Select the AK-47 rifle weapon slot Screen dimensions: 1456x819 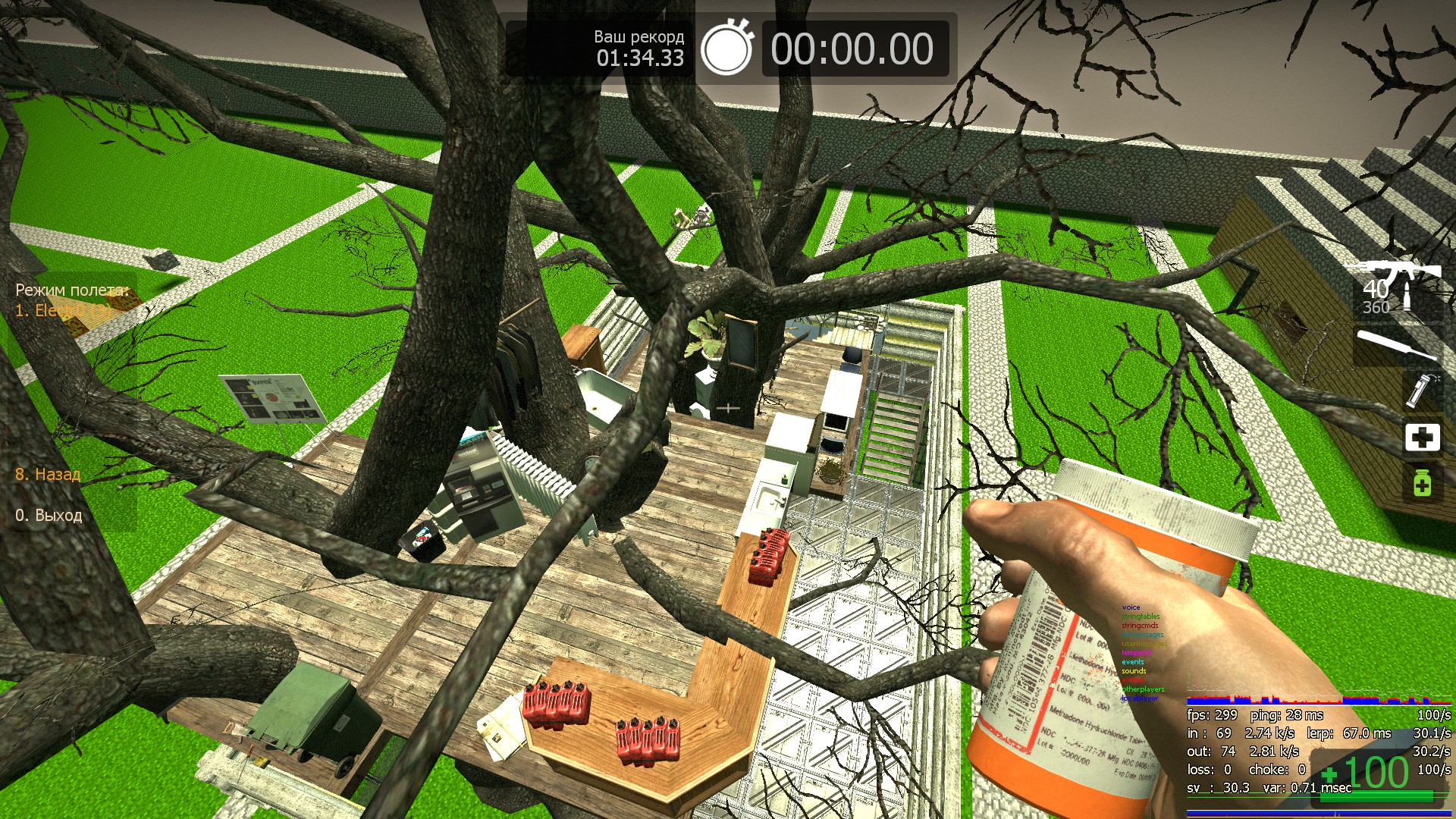(x=1393, y=287)
